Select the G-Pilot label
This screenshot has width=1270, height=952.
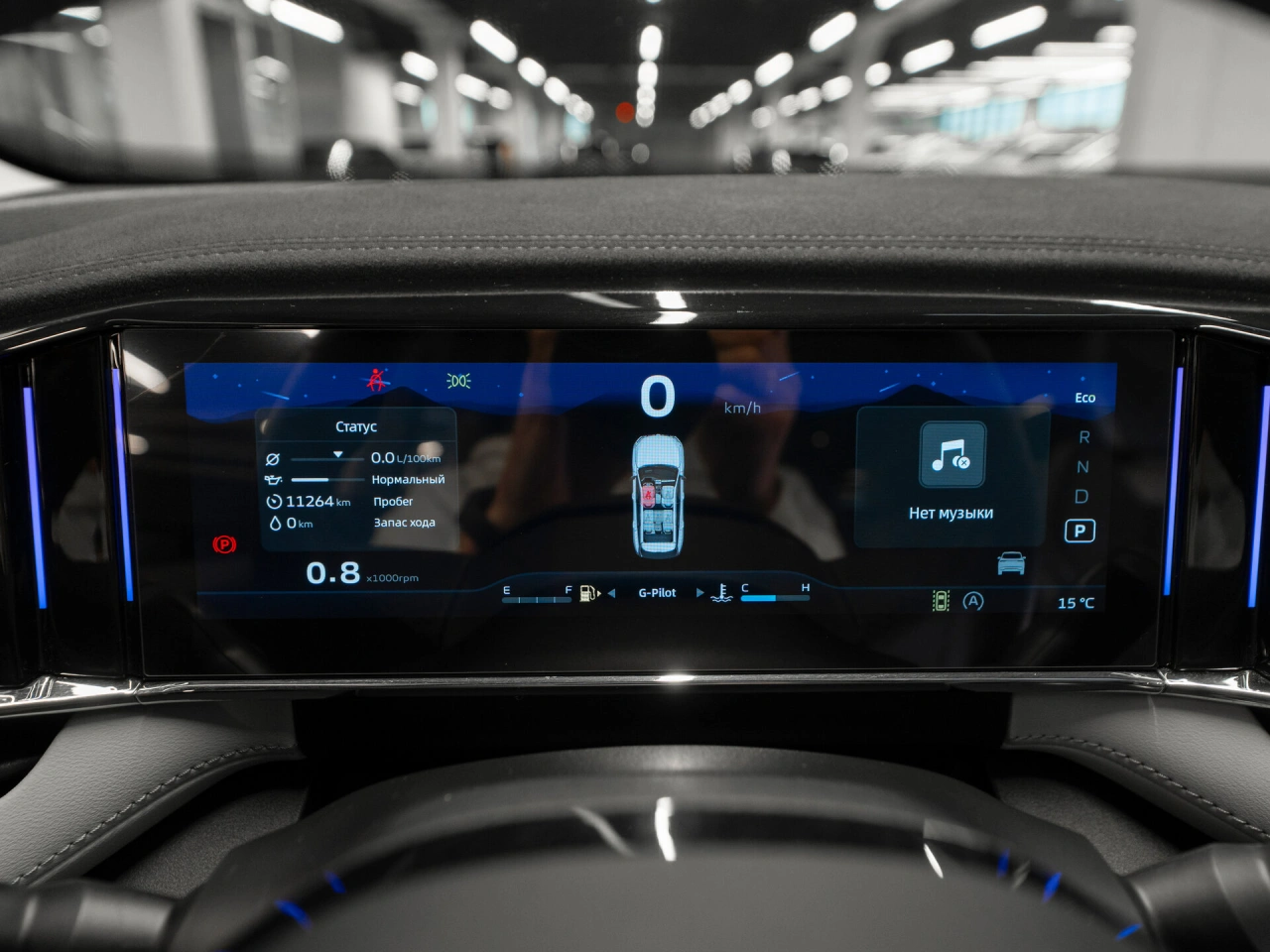pyautogui.click(x=657, y=593)
